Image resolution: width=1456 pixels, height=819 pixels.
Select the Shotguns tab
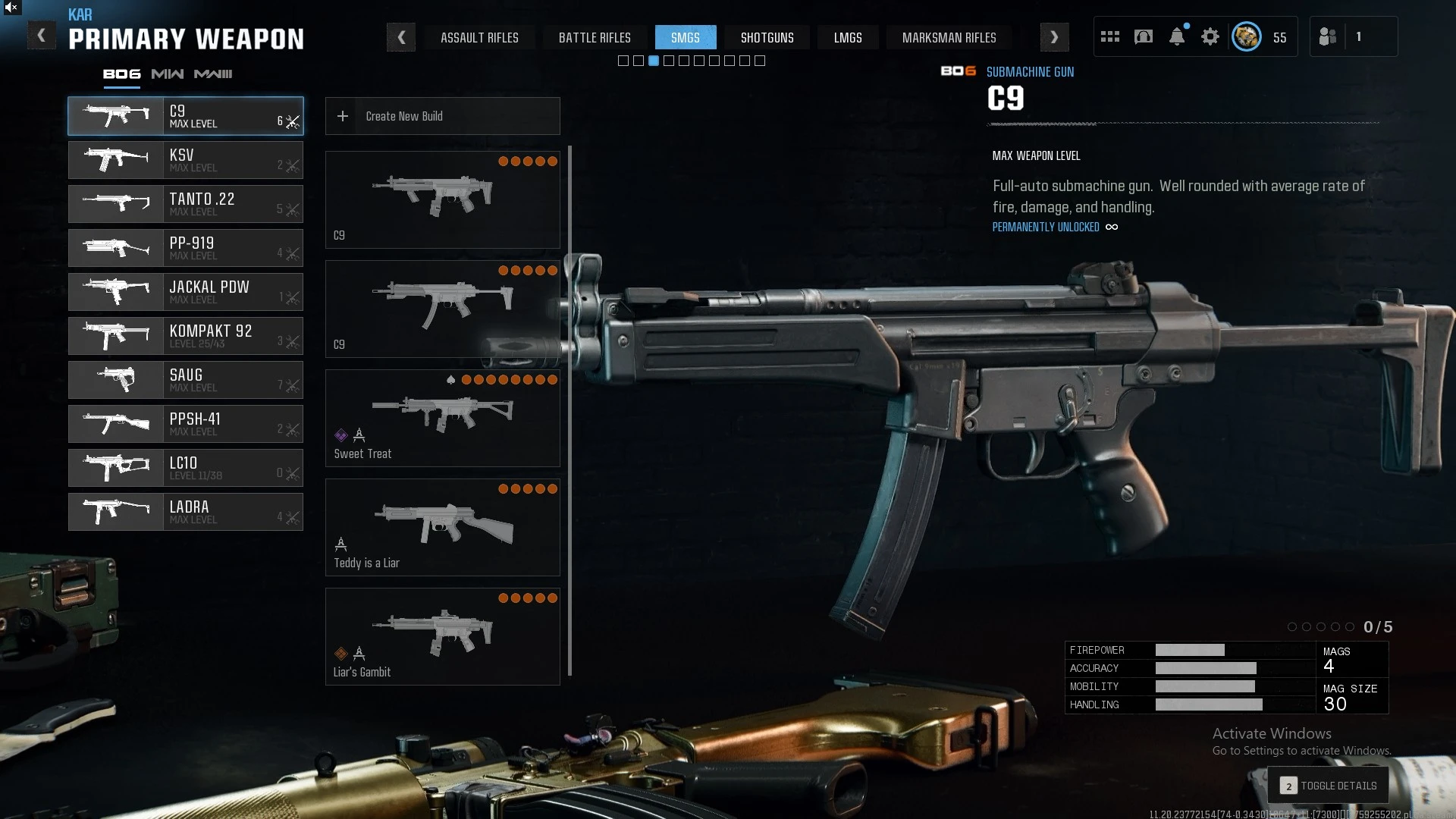767,38
